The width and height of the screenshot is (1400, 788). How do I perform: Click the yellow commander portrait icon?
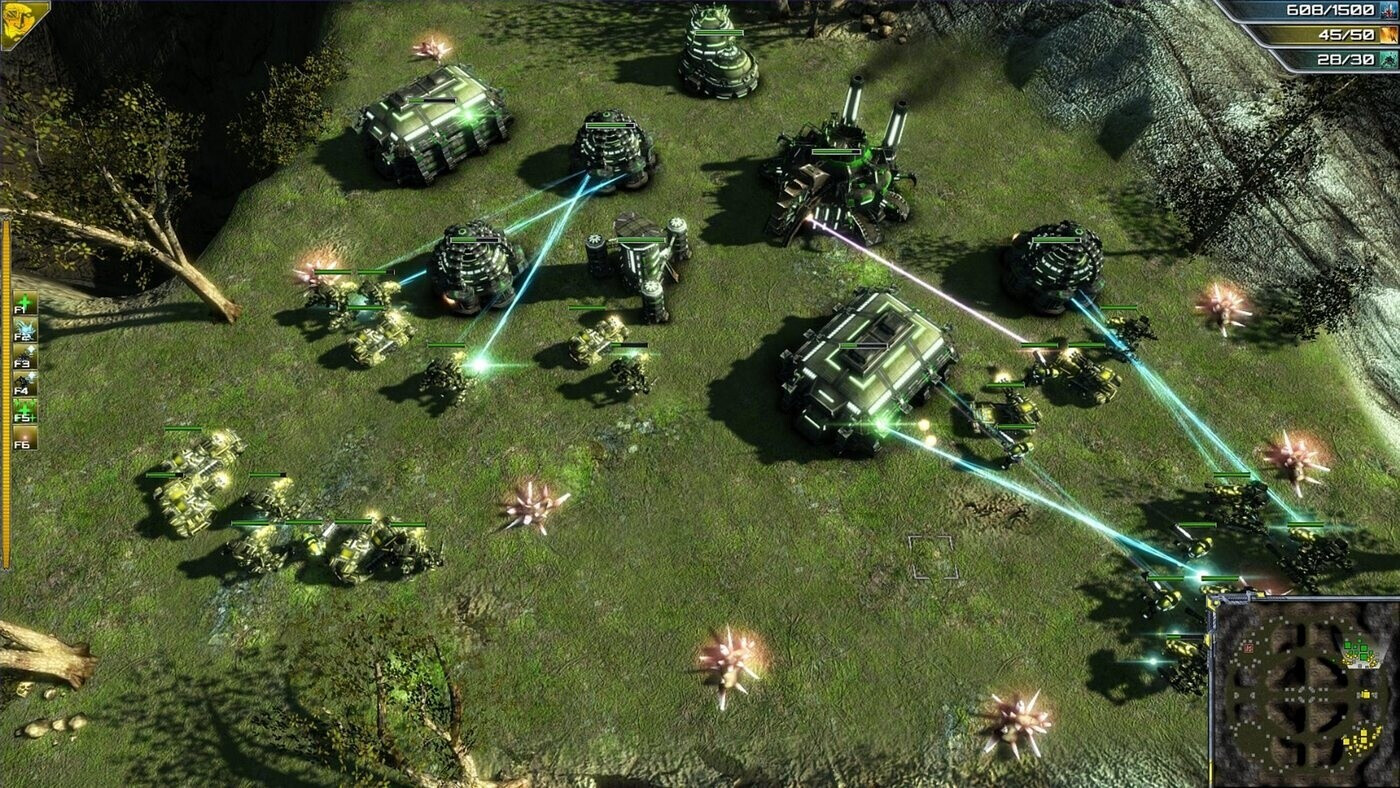[x=24, y=23]
